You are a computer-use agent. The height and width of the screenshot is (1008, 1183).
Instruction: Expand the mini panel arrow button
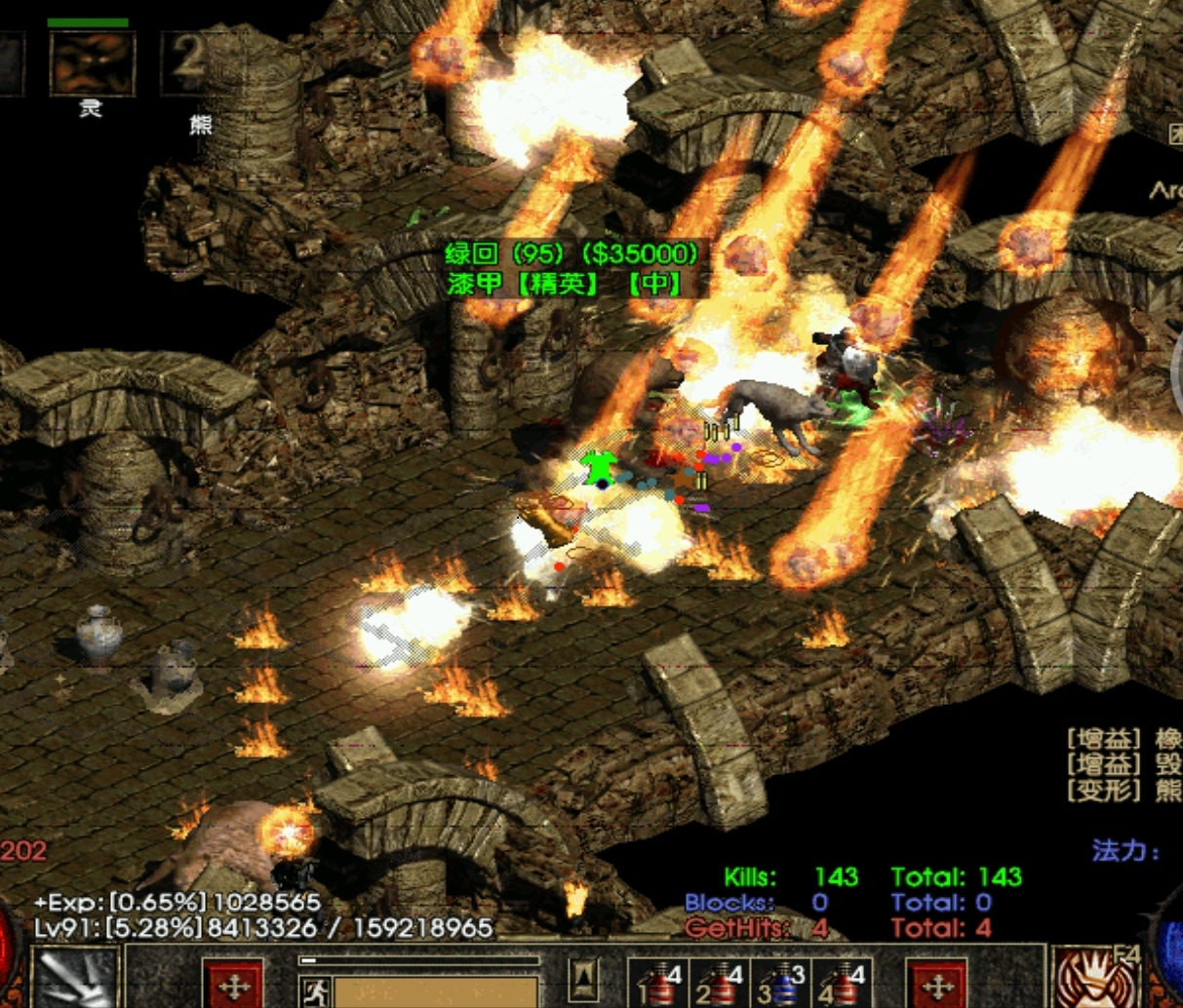pyautogui.click(x=583, y=979)
